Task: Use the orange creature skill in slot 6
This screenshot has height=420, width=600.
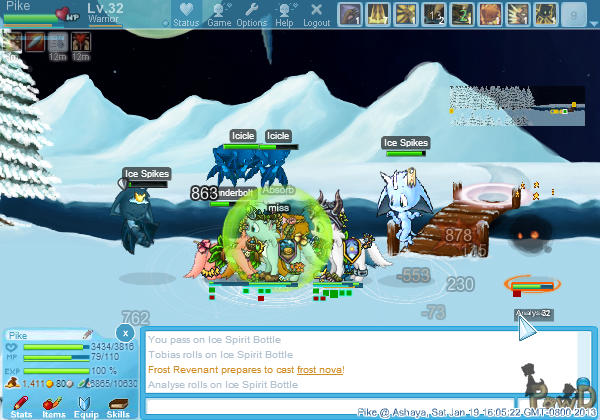Action: click(489, 14)
